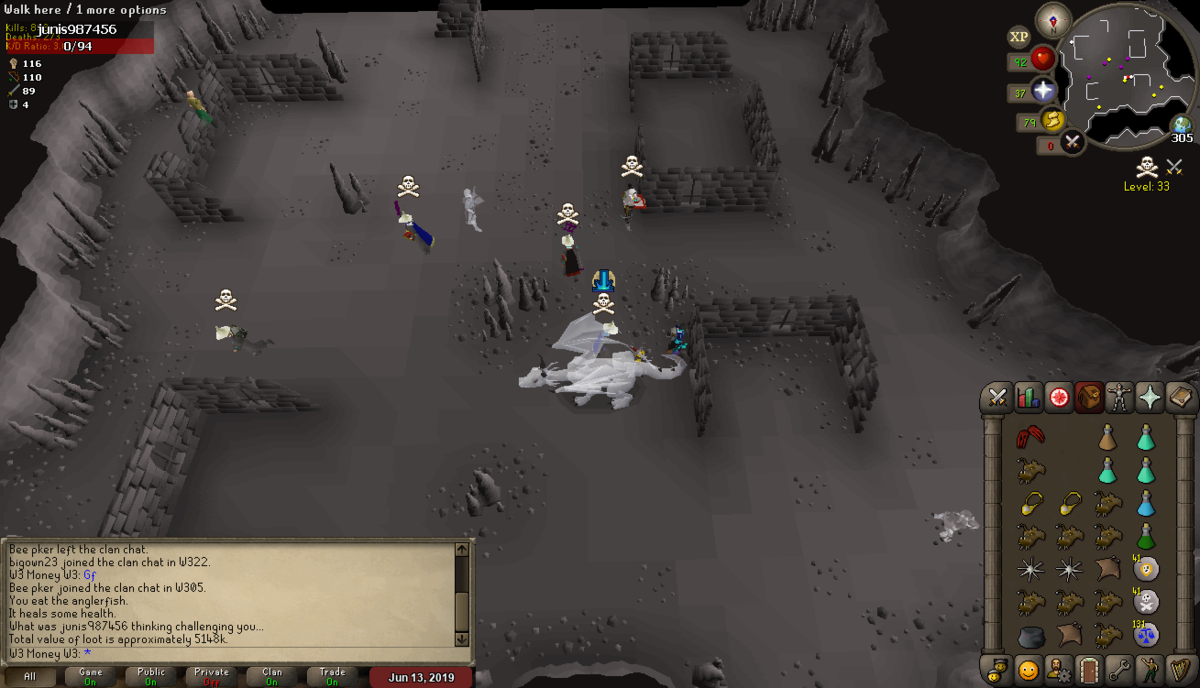This screenshot has height=688, width=1200.
Task: Toggle run with the boot energy orb
Action: [x=1052, y=121]
